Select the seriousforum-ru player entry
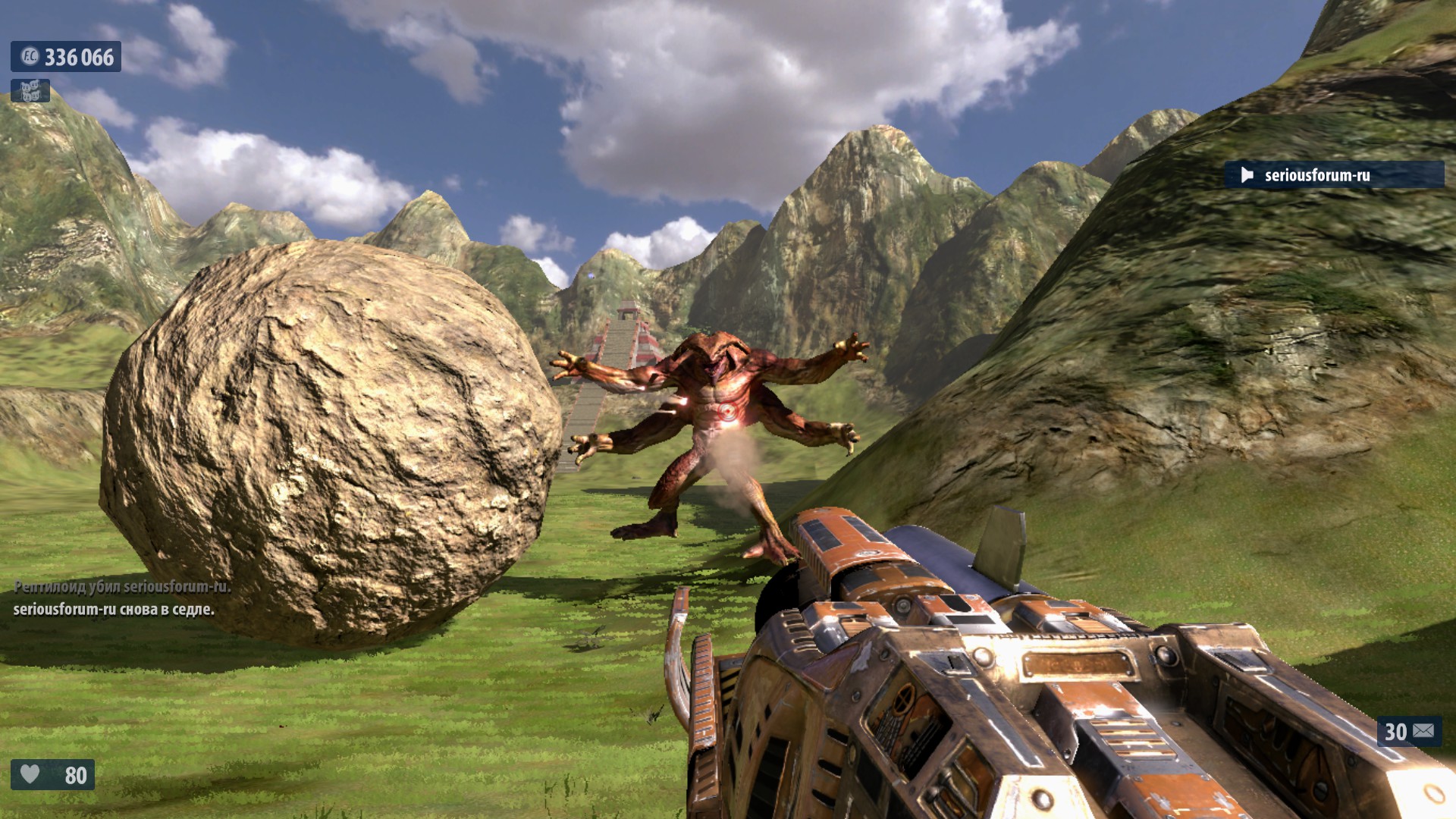Image resolution: width=1456 pixels, height=819 pixels. (x=1333, y=175)
